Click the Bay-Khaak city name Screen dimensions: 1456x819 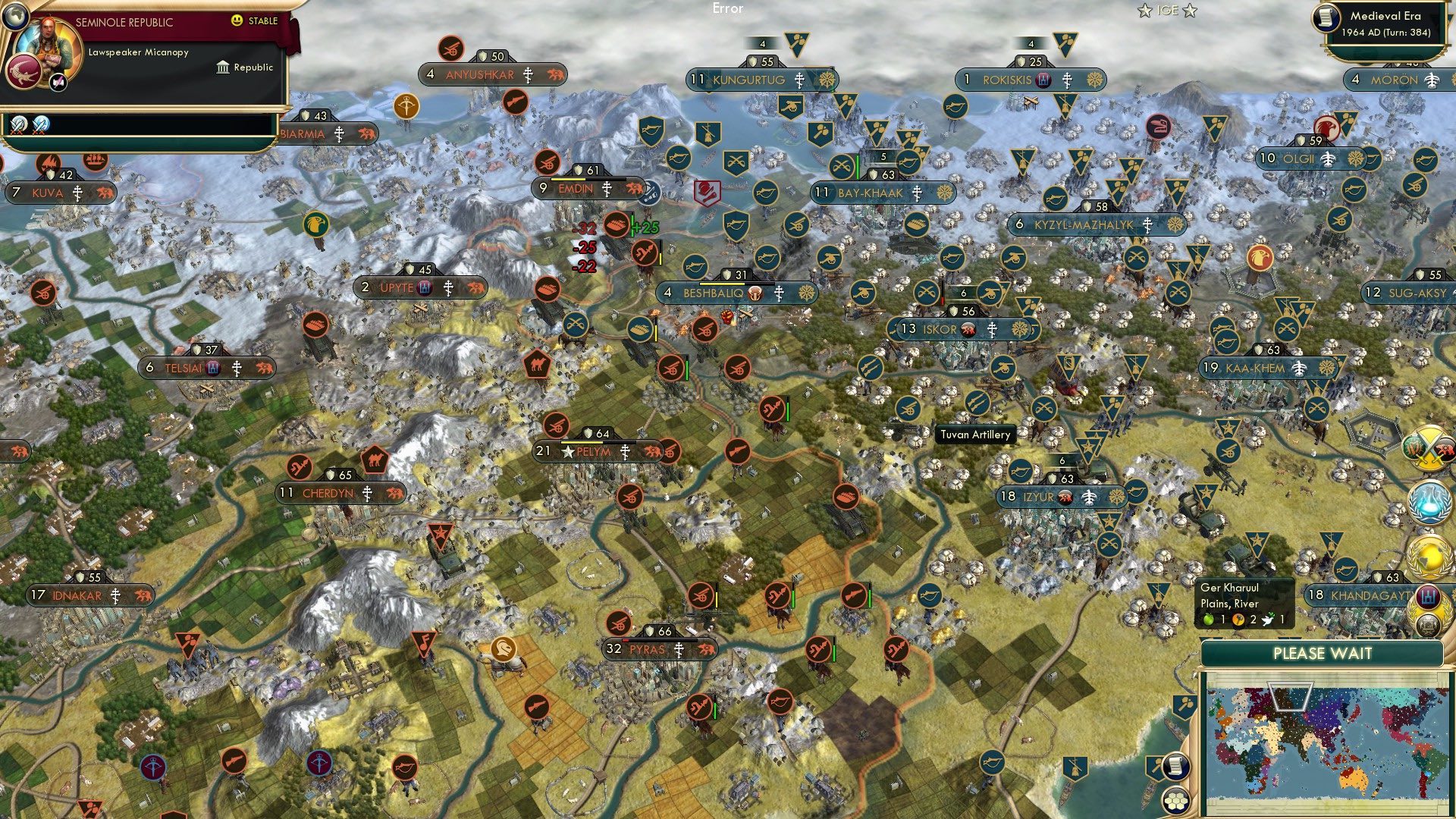point(868,193)
